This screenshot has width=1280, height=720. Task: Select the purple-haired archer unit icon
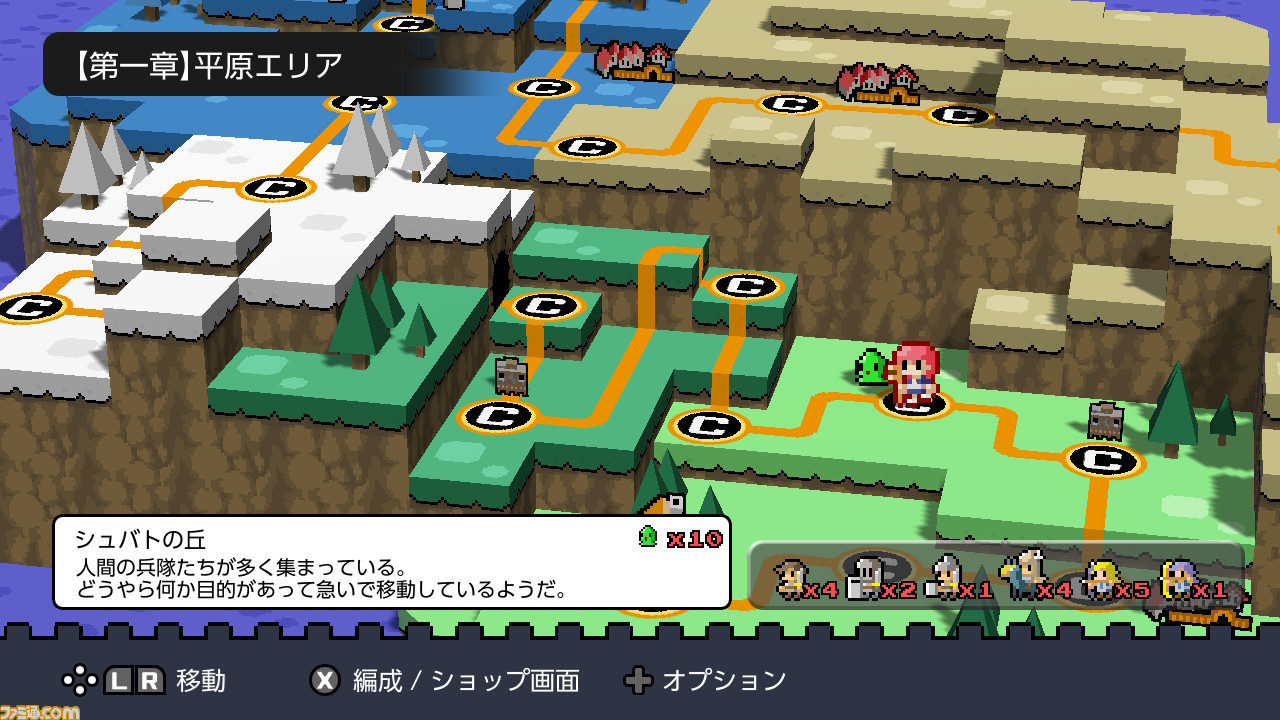click(x=1177, y=579)
